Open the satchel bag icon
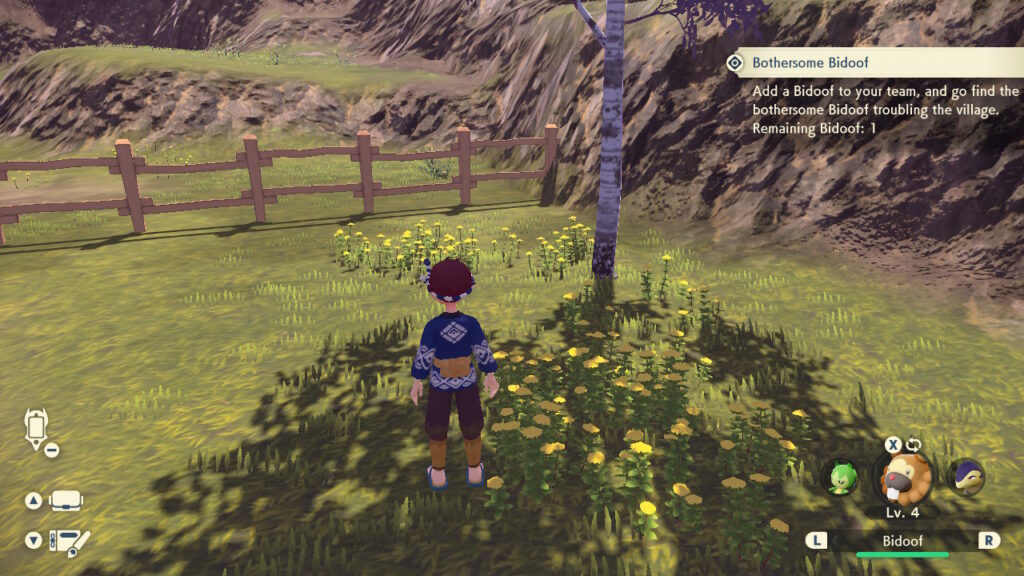1024x576 pixels. pos(66,500)
